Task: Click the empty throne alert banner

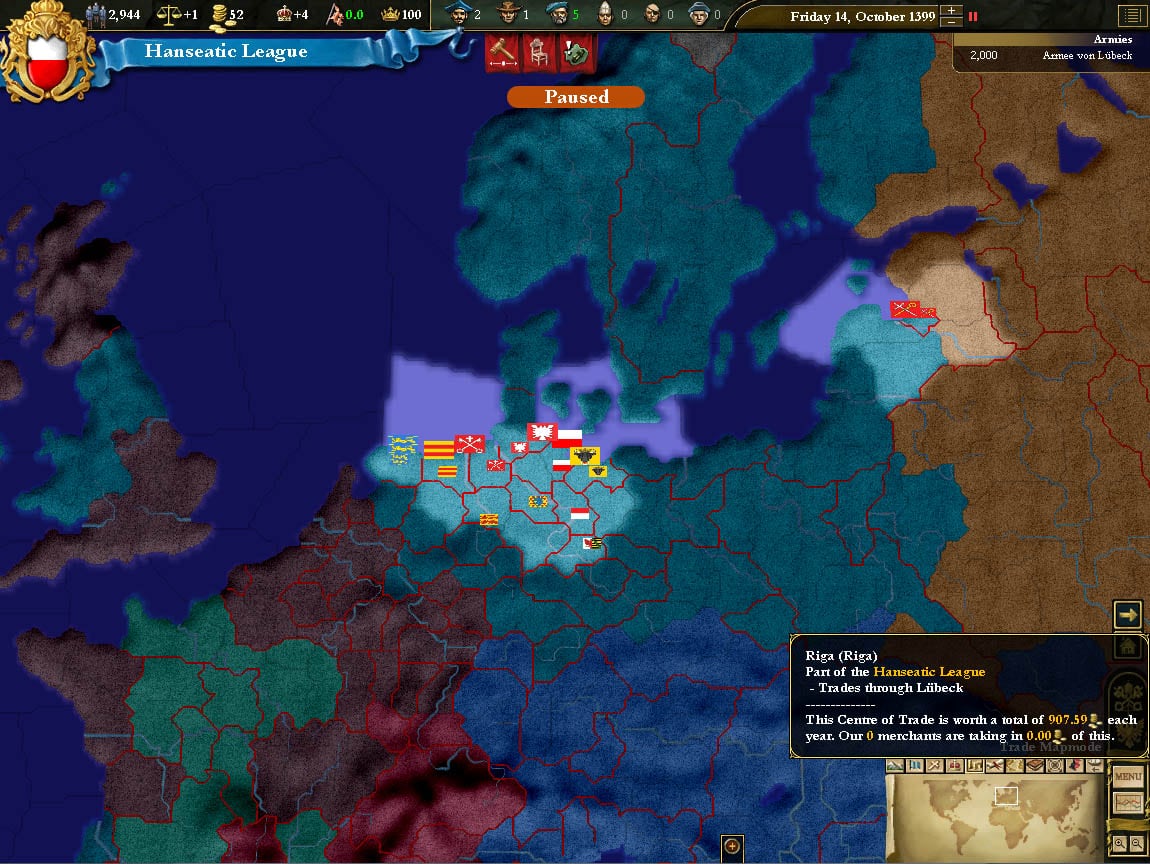Action: coord(539,53)
